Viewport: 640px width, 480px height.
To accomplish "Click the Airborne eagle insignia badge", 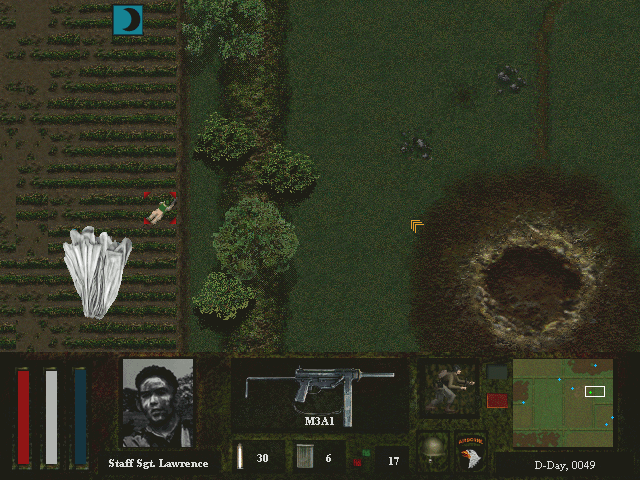I will (470, 450).
